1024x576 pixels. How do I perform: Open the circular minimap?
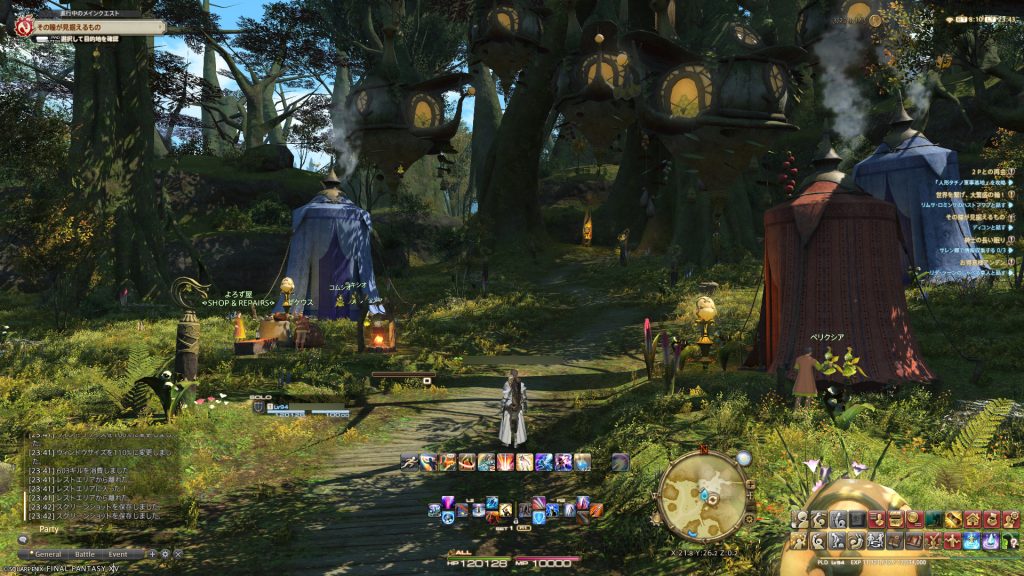[702, 495]
